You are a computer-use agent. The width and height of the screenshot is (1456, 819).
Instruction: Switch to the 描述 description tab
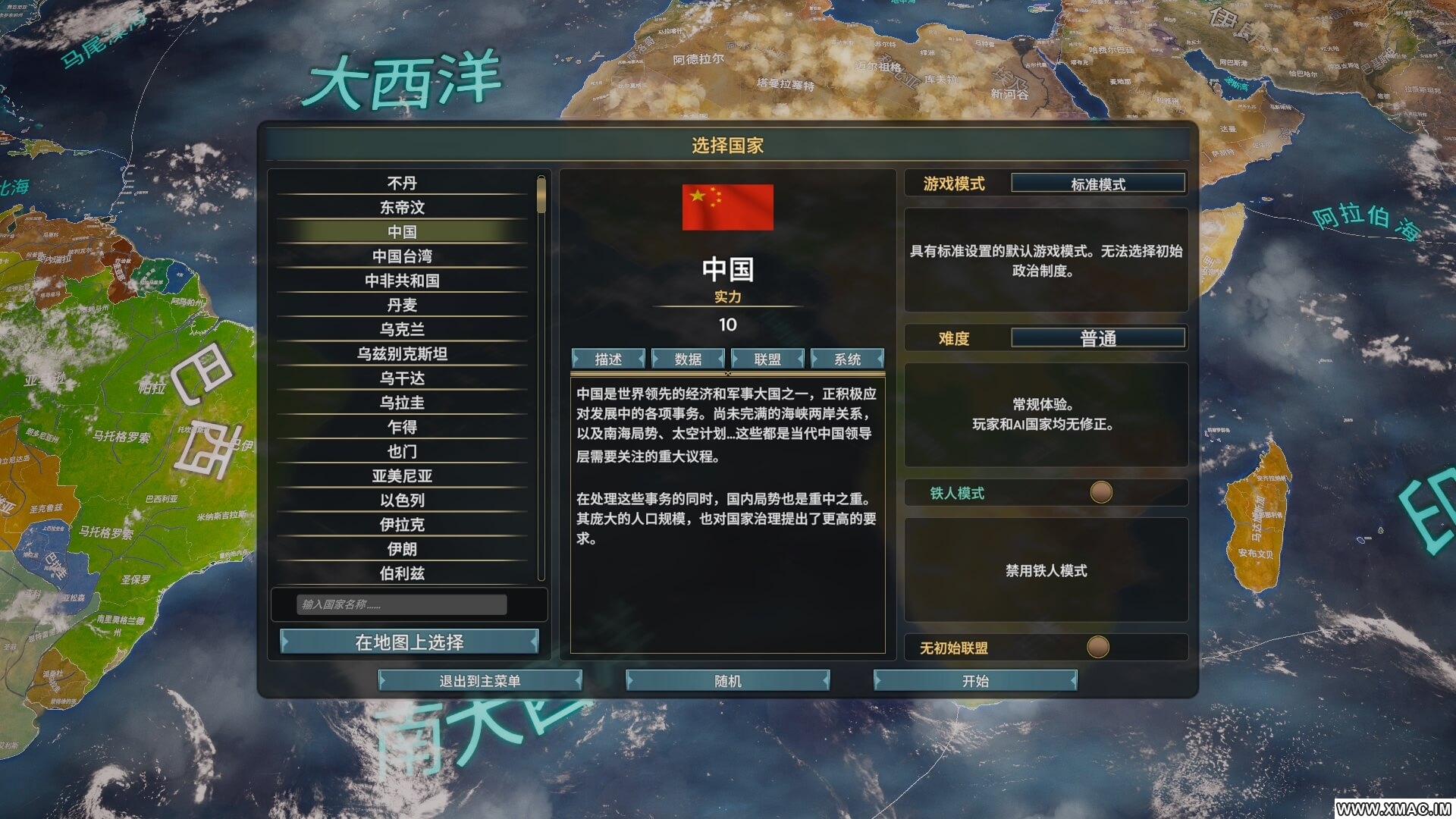point(608,359)
